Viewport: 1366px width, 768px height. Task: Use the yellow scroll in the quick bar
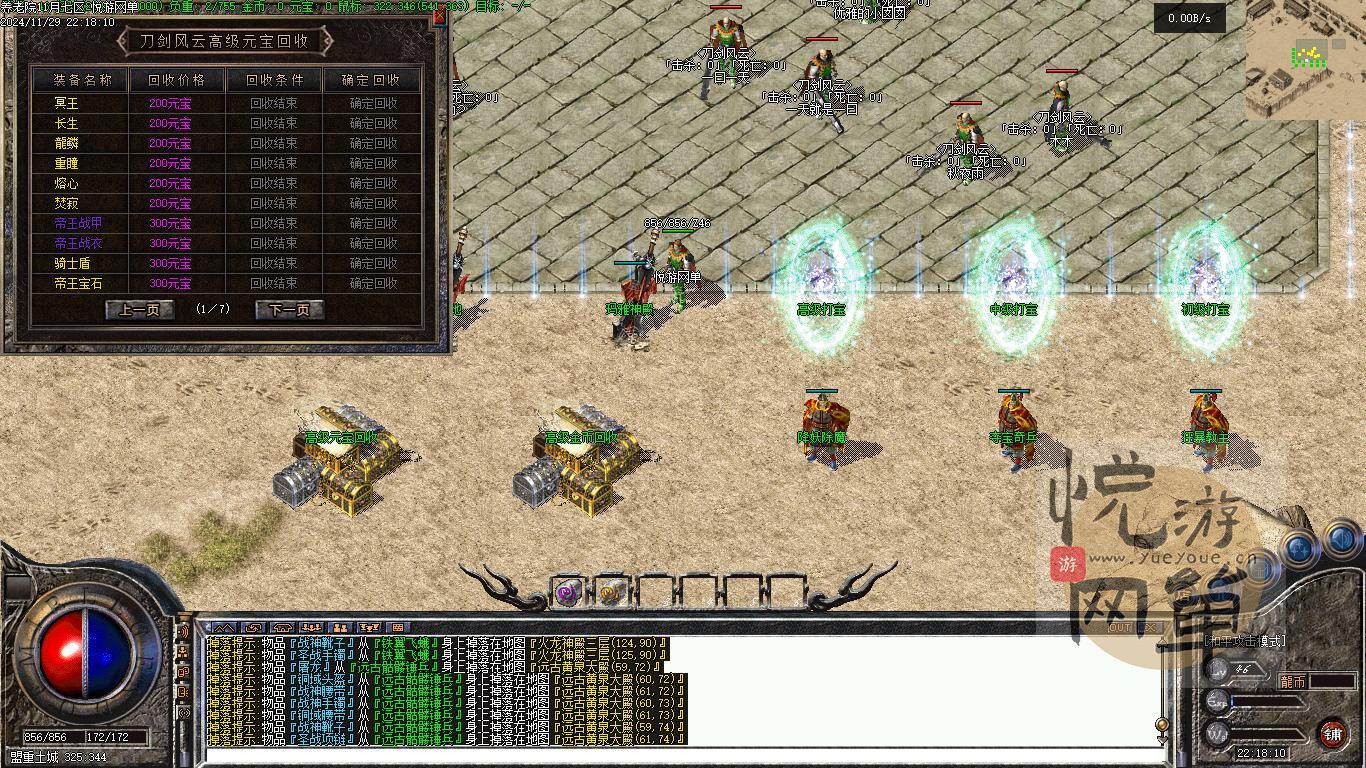611,592
